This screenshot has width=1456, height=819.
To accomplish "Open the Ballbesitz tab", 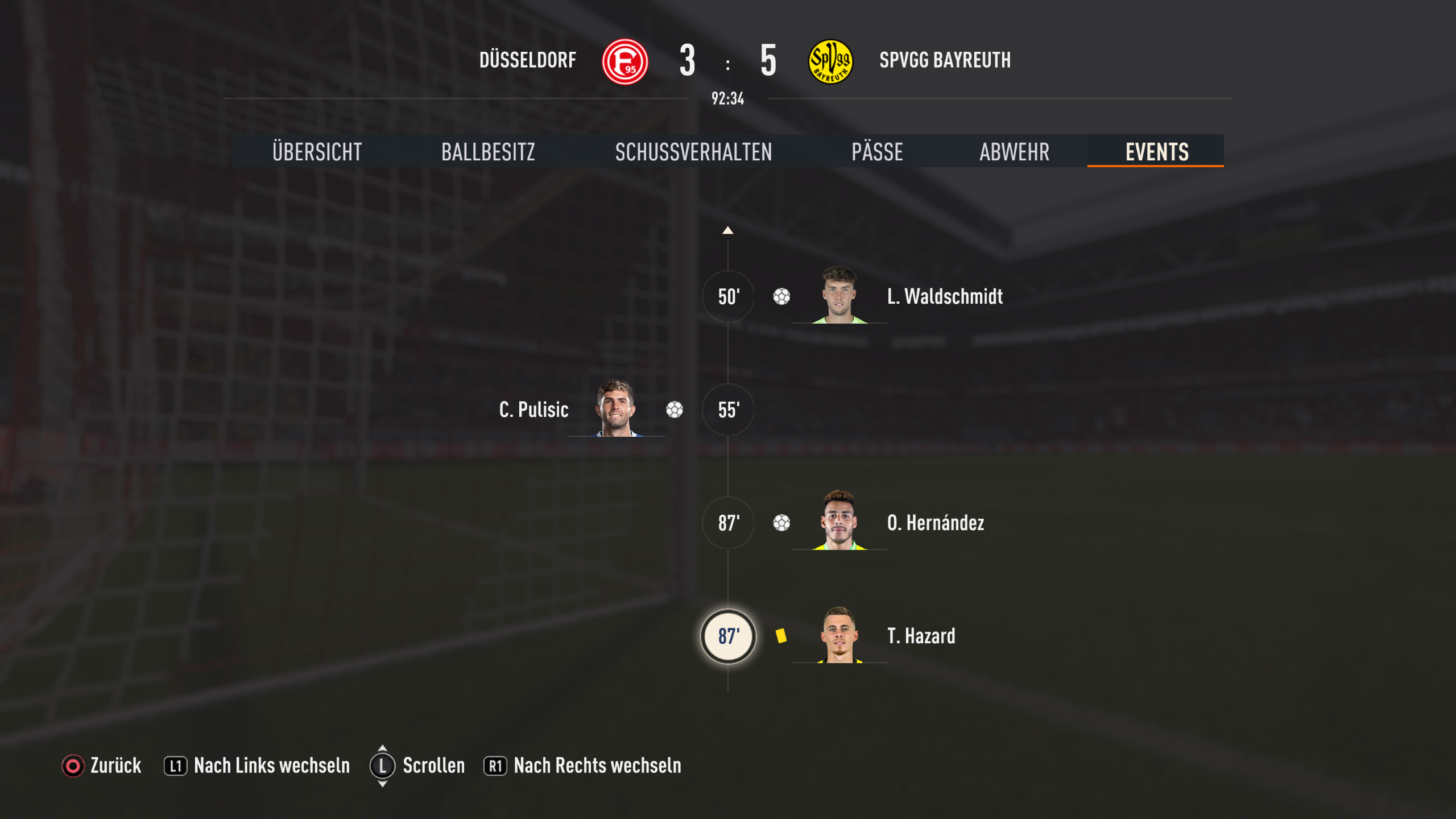I will [x=488, y=152].
